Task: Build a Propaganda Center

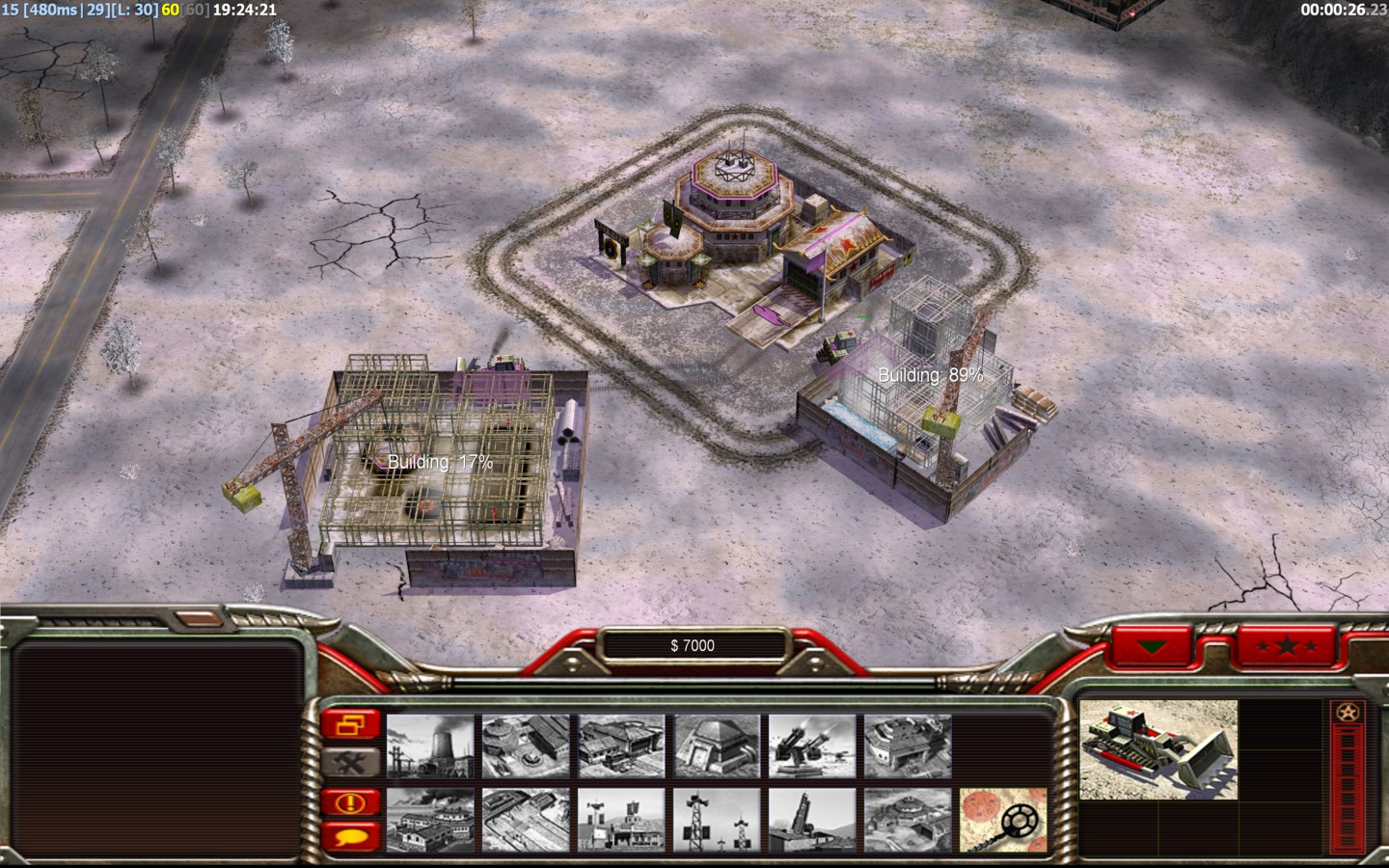Action: pyautogui.click(x=620, y=820)
